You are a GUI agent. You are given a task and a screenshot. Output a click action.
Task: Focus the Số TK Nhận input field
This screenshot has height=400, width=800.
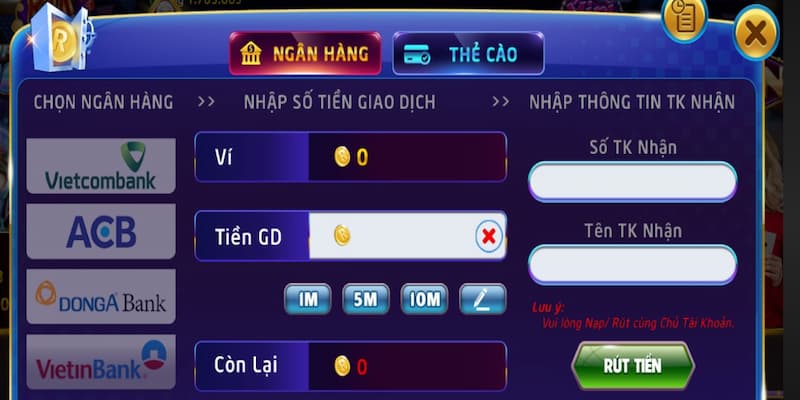point(632,182)
